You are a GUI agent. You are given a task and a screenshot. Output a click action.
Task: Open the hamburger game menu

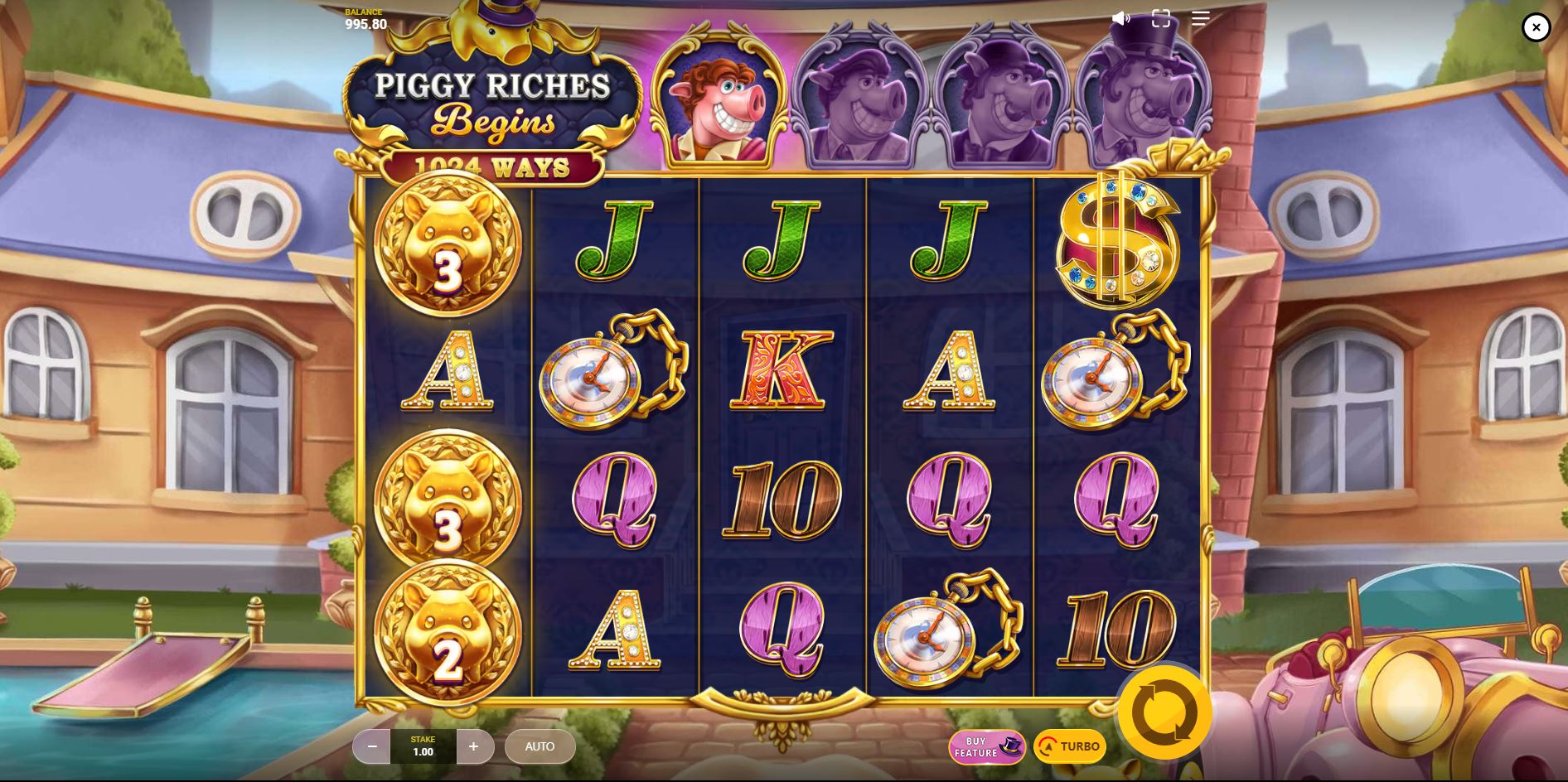[1199, 18]
